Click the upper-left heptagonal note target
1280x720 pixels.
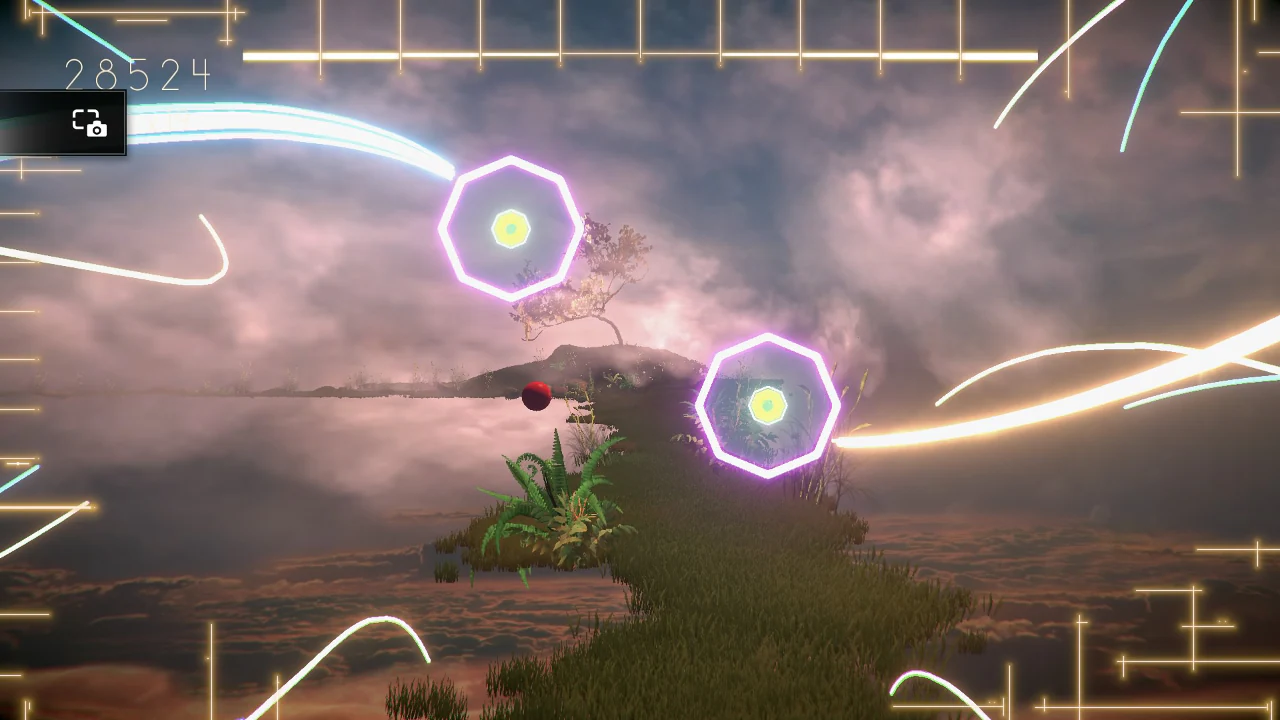pyautogui.click(x=512, y=227)
